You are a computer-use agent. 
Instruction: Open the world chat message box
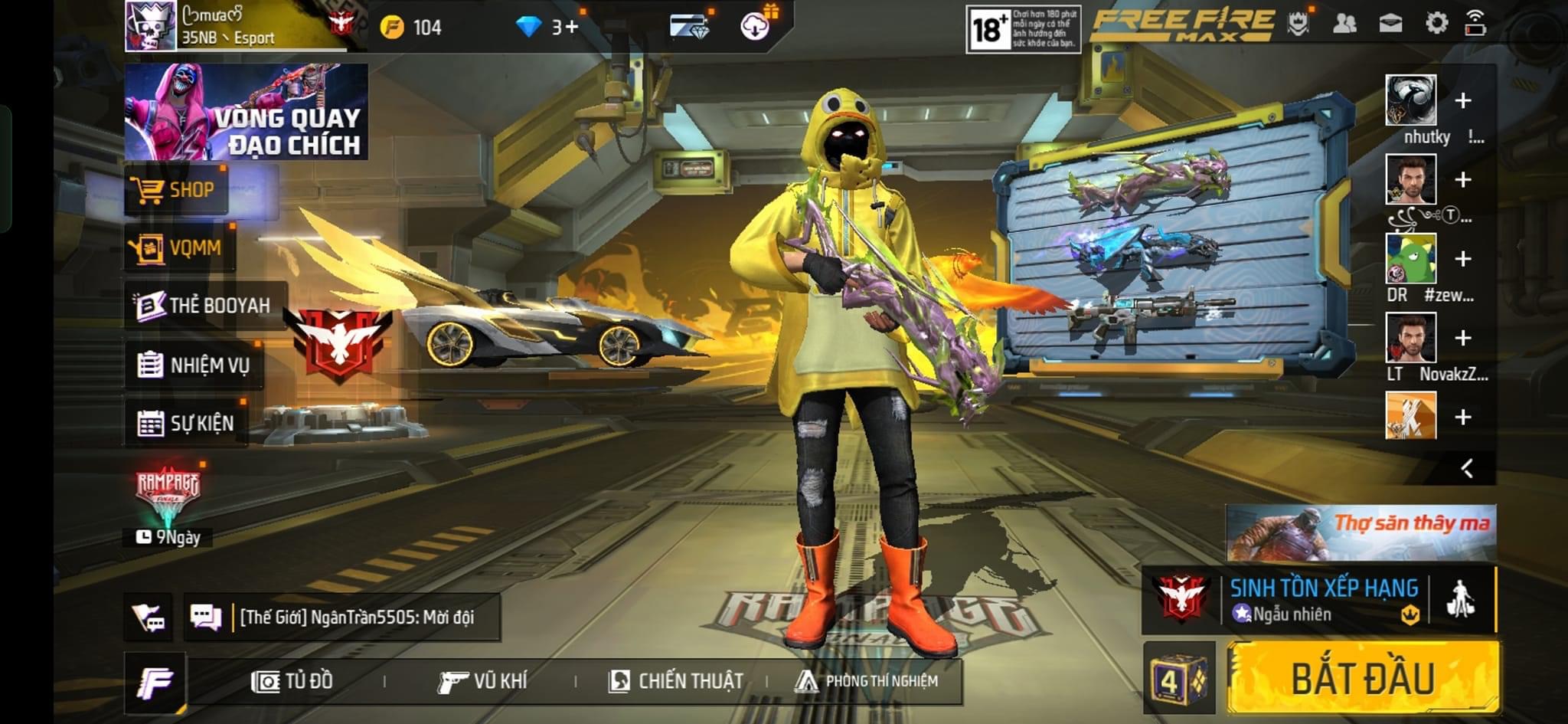tap(343, 617)
